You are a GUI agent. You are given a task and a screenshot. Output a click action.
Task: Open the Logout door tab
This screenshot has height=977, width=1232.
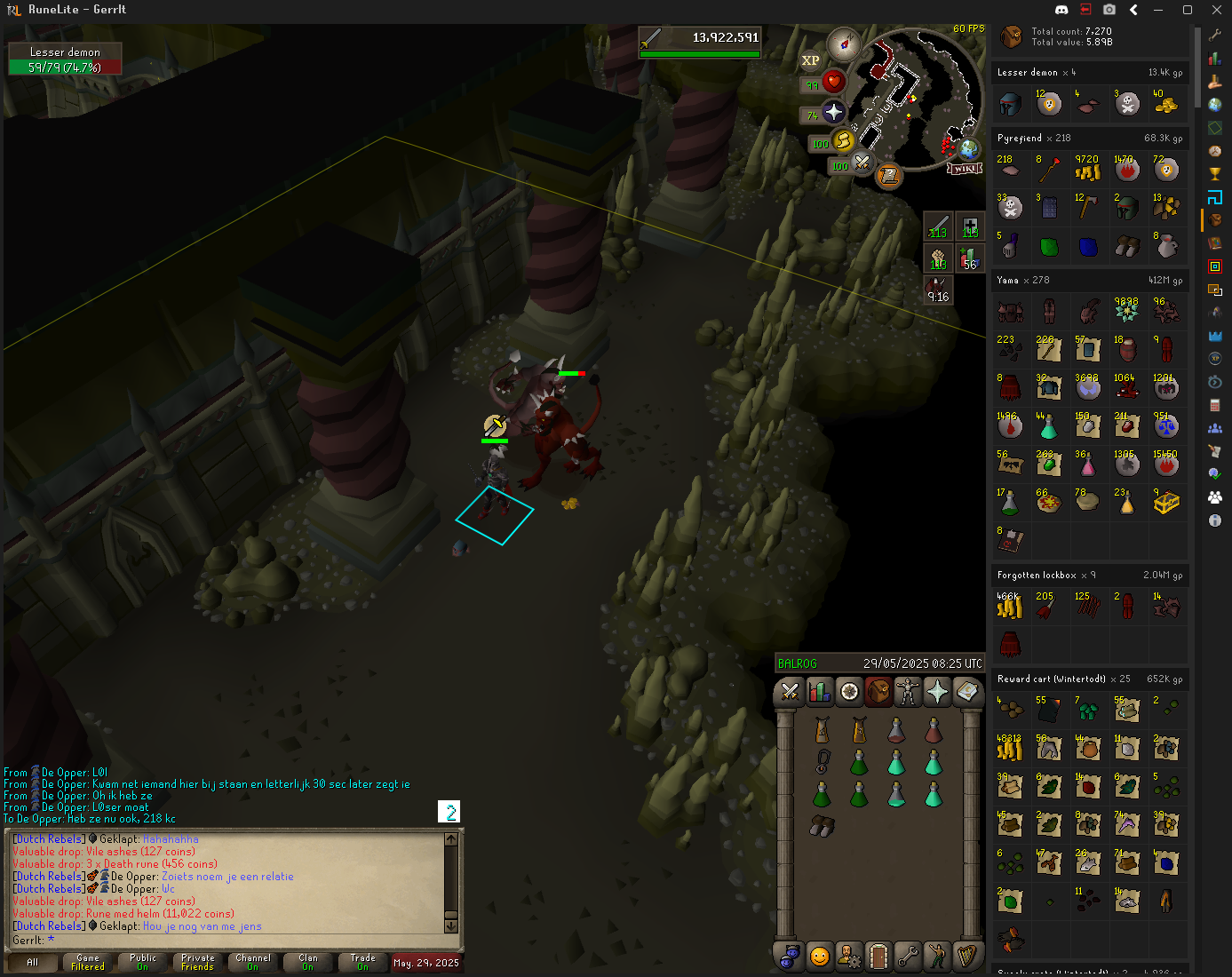878,957
